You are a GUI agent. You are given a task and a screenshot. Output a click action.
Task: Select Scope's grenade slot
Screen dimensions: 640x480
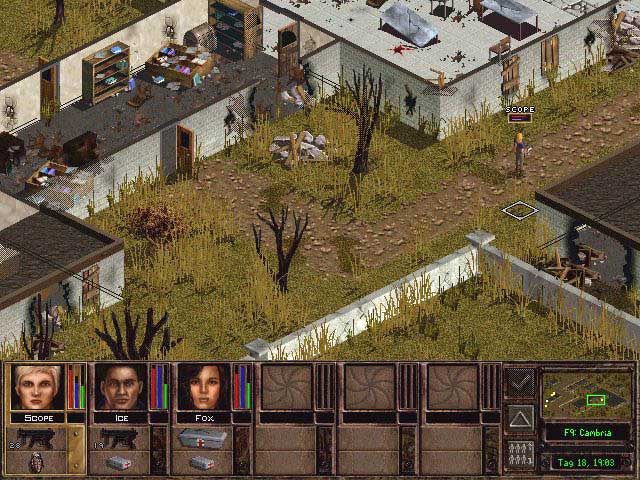pyautogui.click(x=38, y=463)
